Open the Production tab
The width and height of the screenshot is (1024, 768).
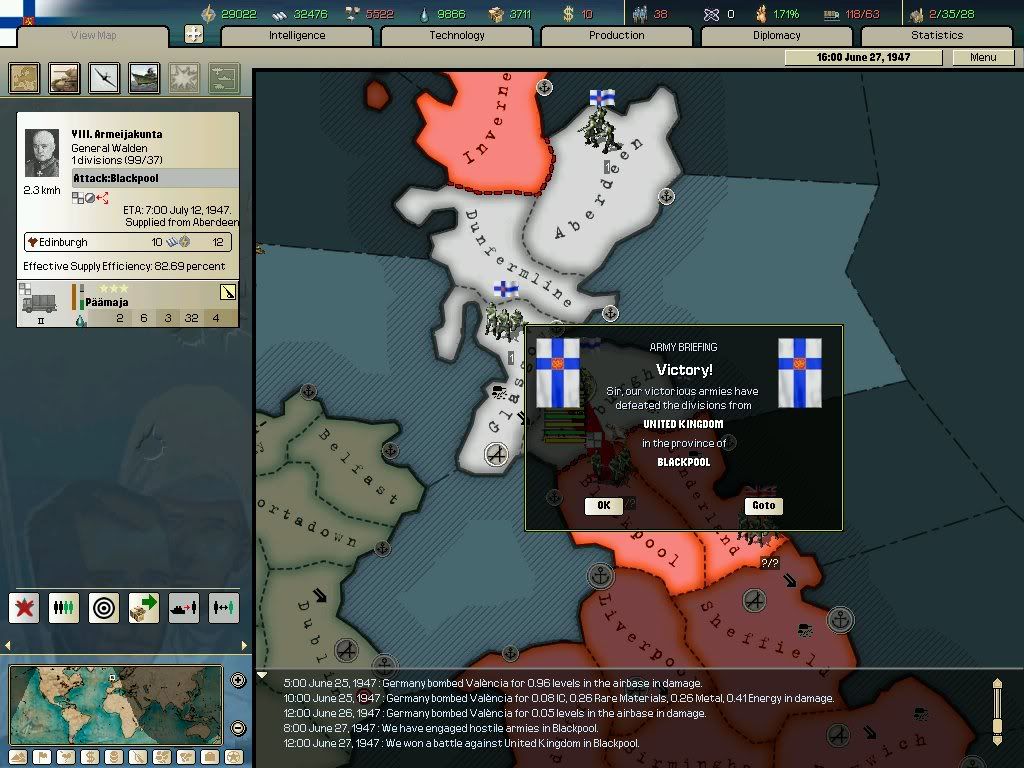pyautogui.click(x=617, y=35)
